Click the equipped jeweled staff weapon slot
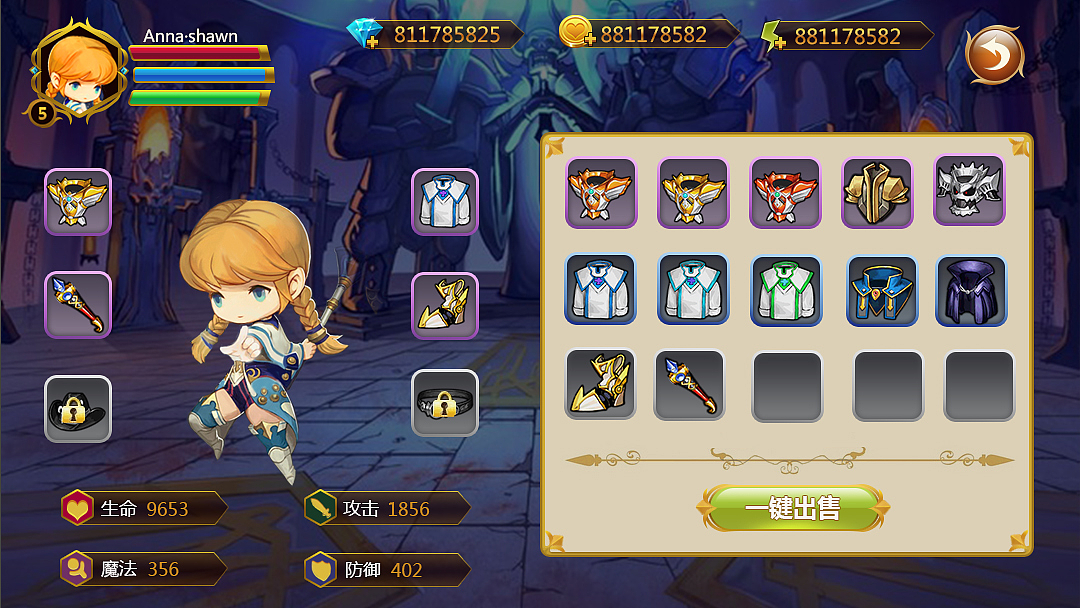The width and height of the screenshot is (1080, 608). coord(78,304)
